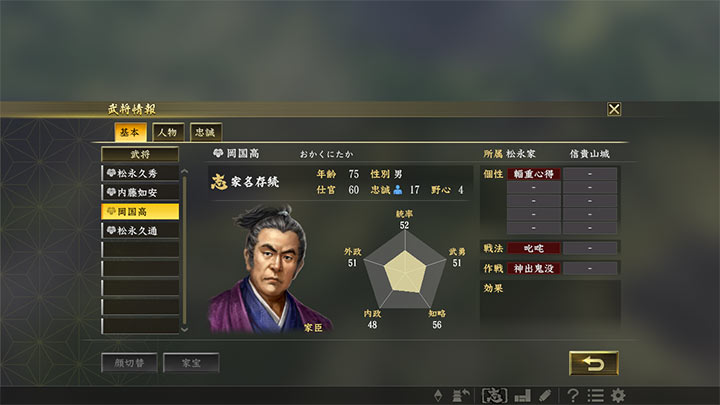Click the yellow return arrow button
Viewport: 720px width, 405px height.
point(594,362)
